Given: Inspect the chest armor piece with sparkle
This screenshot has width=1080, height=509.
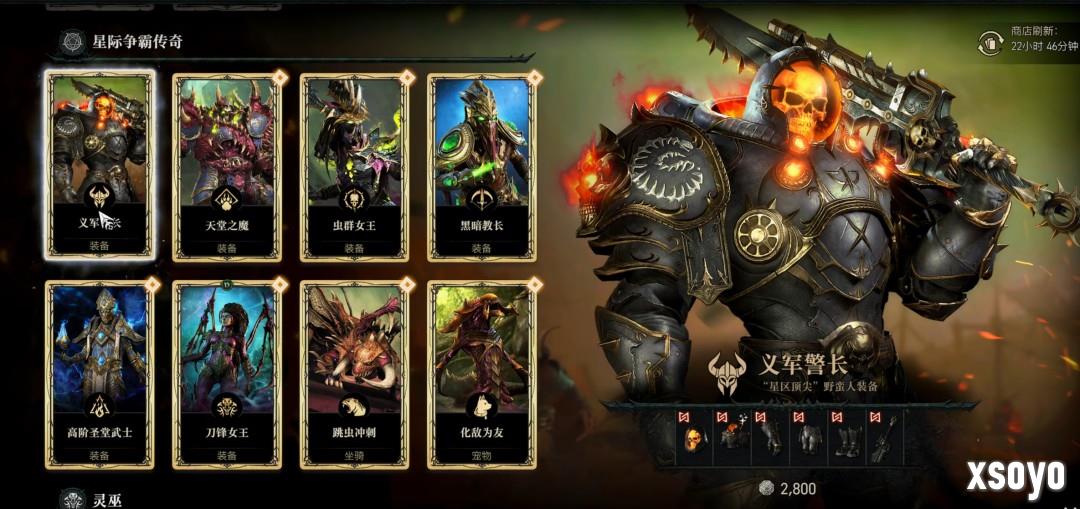Looking at the screenshot, I should [x=733, y=436].
